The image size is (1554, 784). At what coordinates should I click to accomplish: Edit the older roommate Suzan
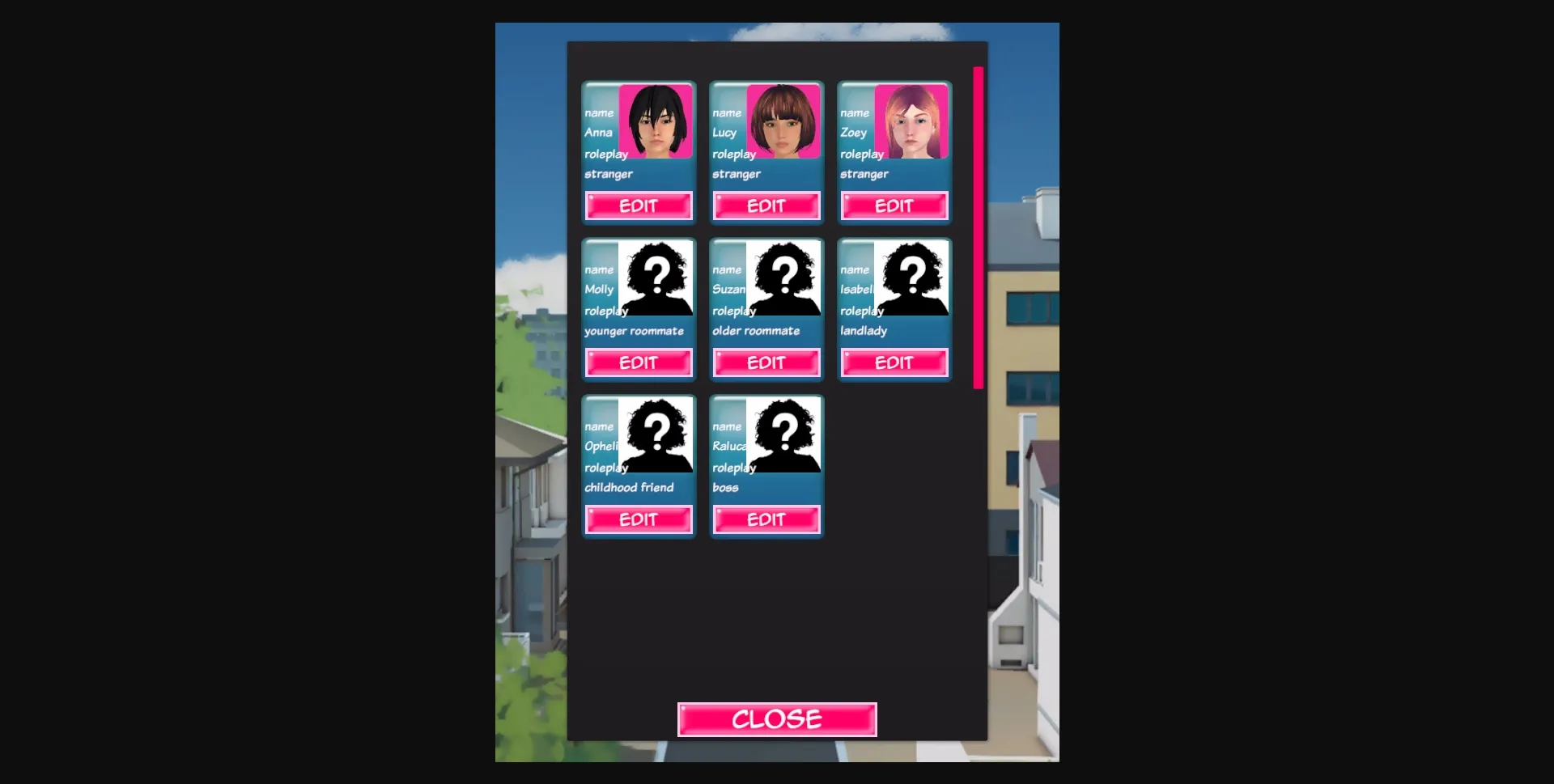coord(766,362)
